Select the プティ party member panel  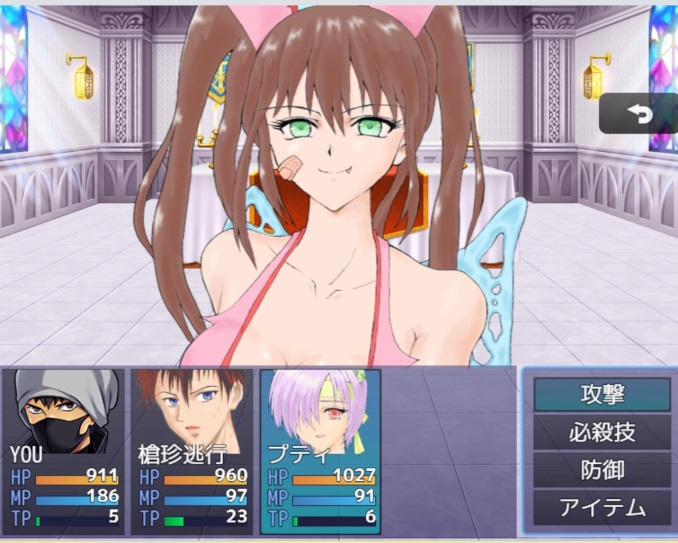pyautogui.click(x=320, y=451)
